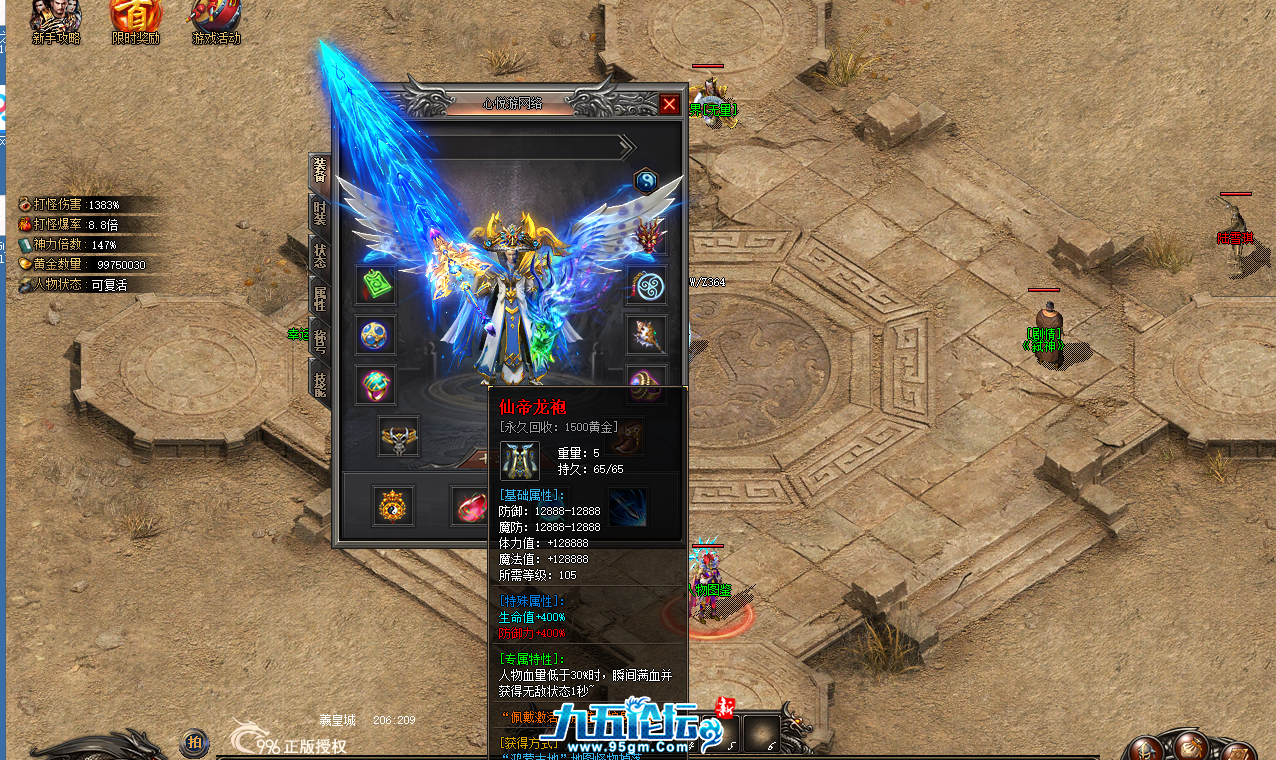This screenshot has height=760, width=1276.
Task: Select the green jade talisman slot
Action: tap(376, 286)
